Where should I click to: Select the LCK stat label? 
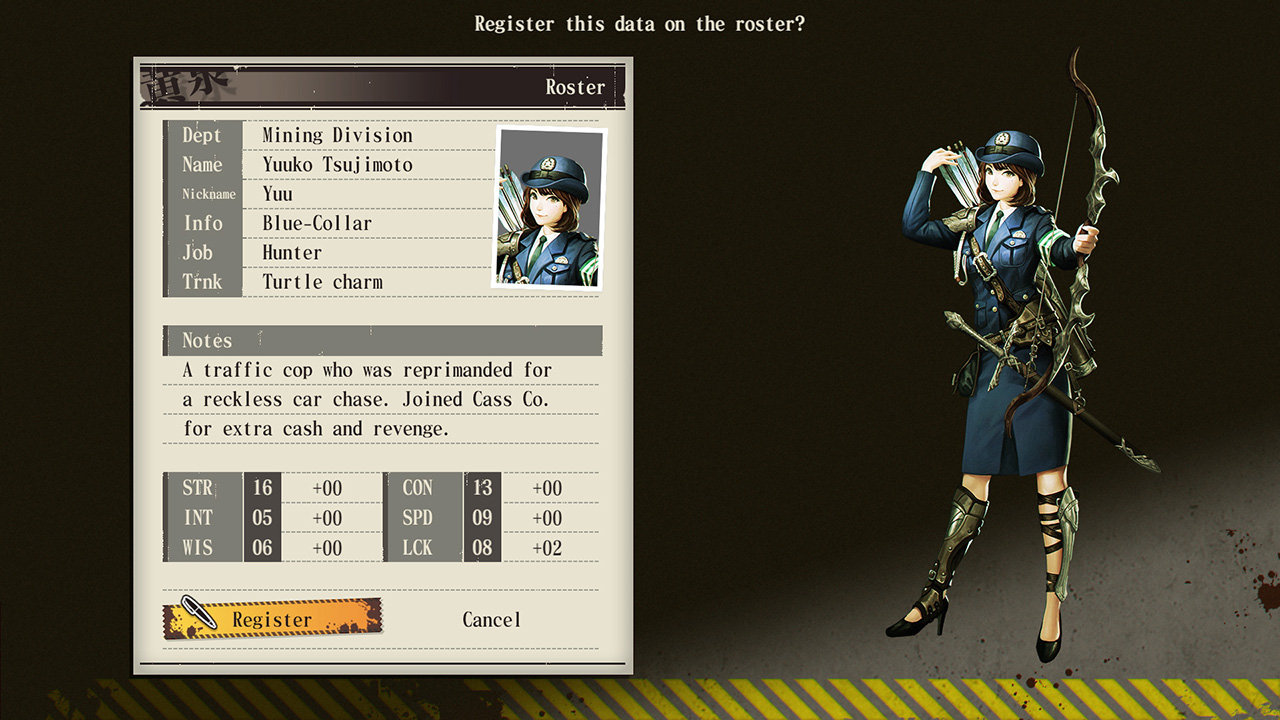(417, 548)
